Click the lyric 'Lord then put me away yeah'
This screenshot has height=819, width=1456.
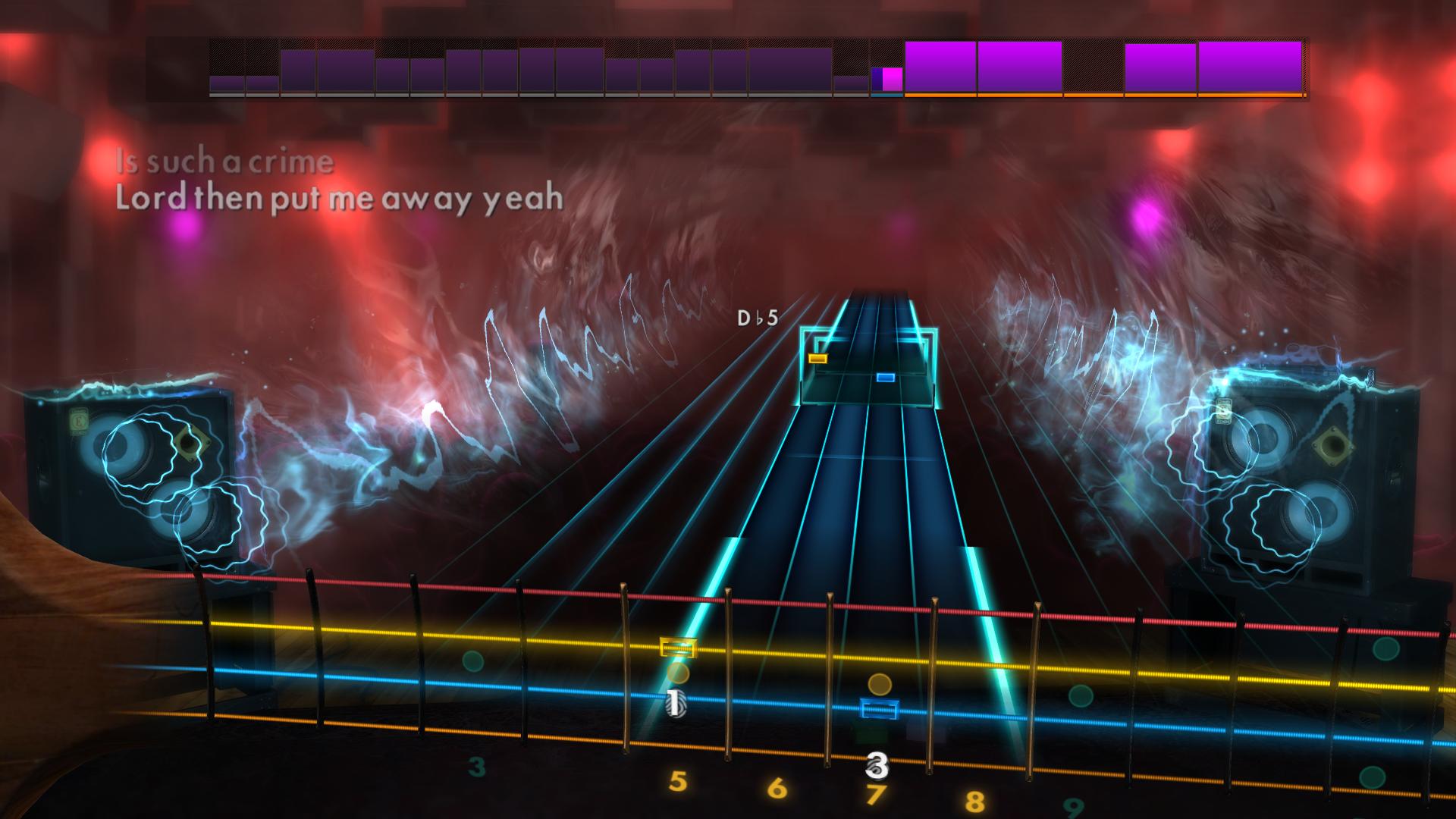337,200
